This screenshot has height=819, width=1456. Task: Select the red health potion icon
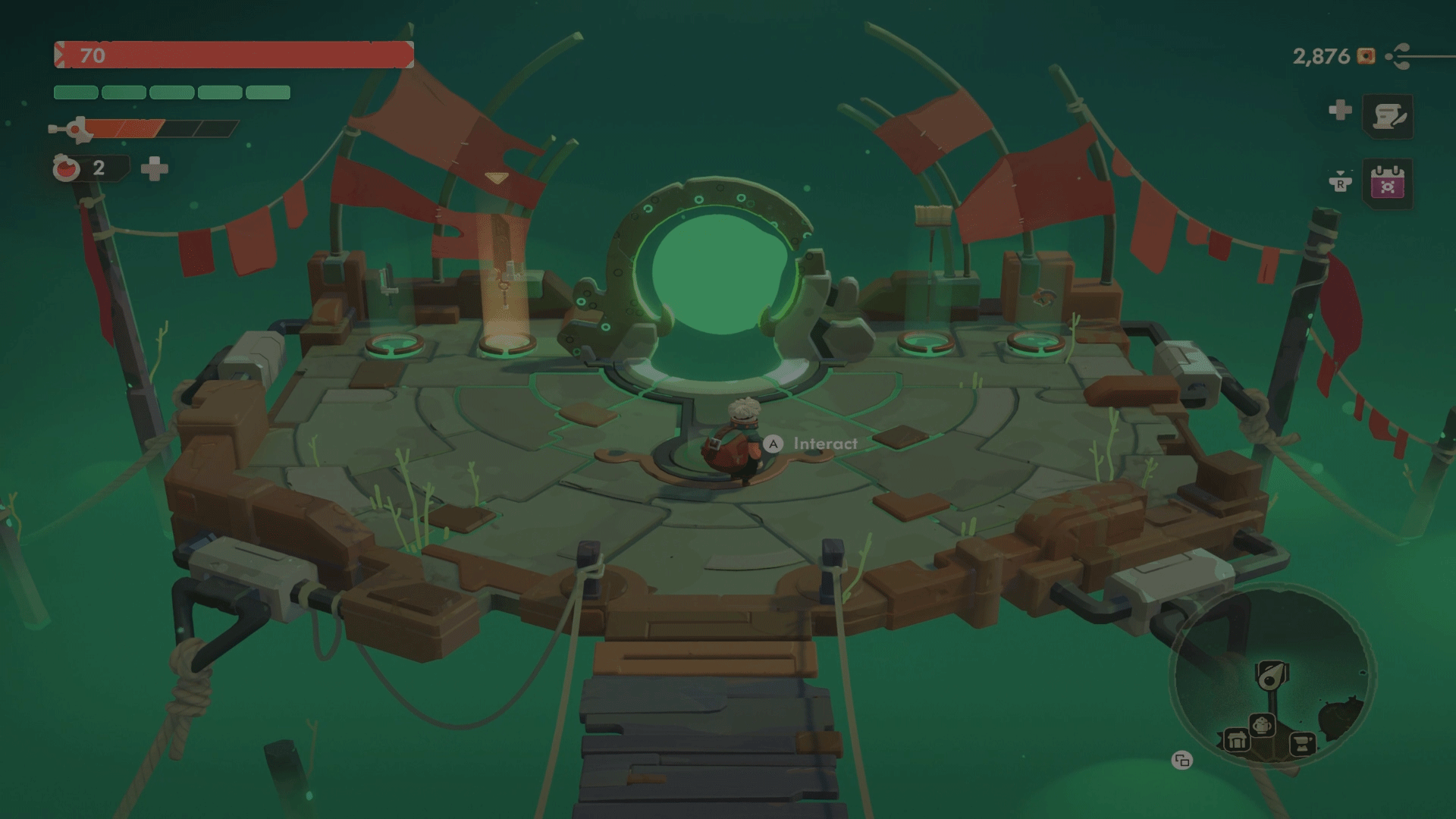click(x=66, y=168)
